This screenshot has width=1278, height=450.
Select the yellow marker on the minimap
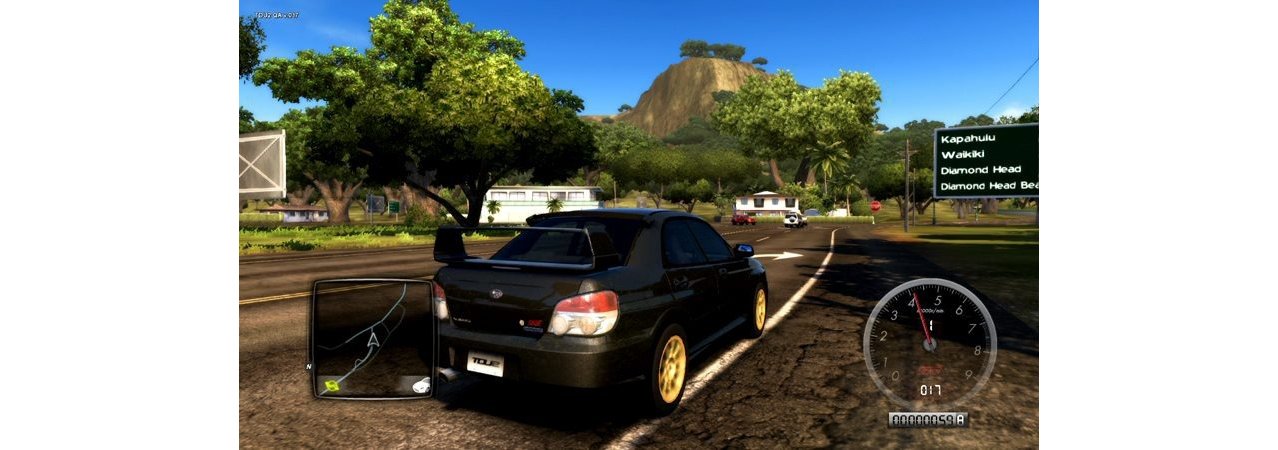pos(332,384)
